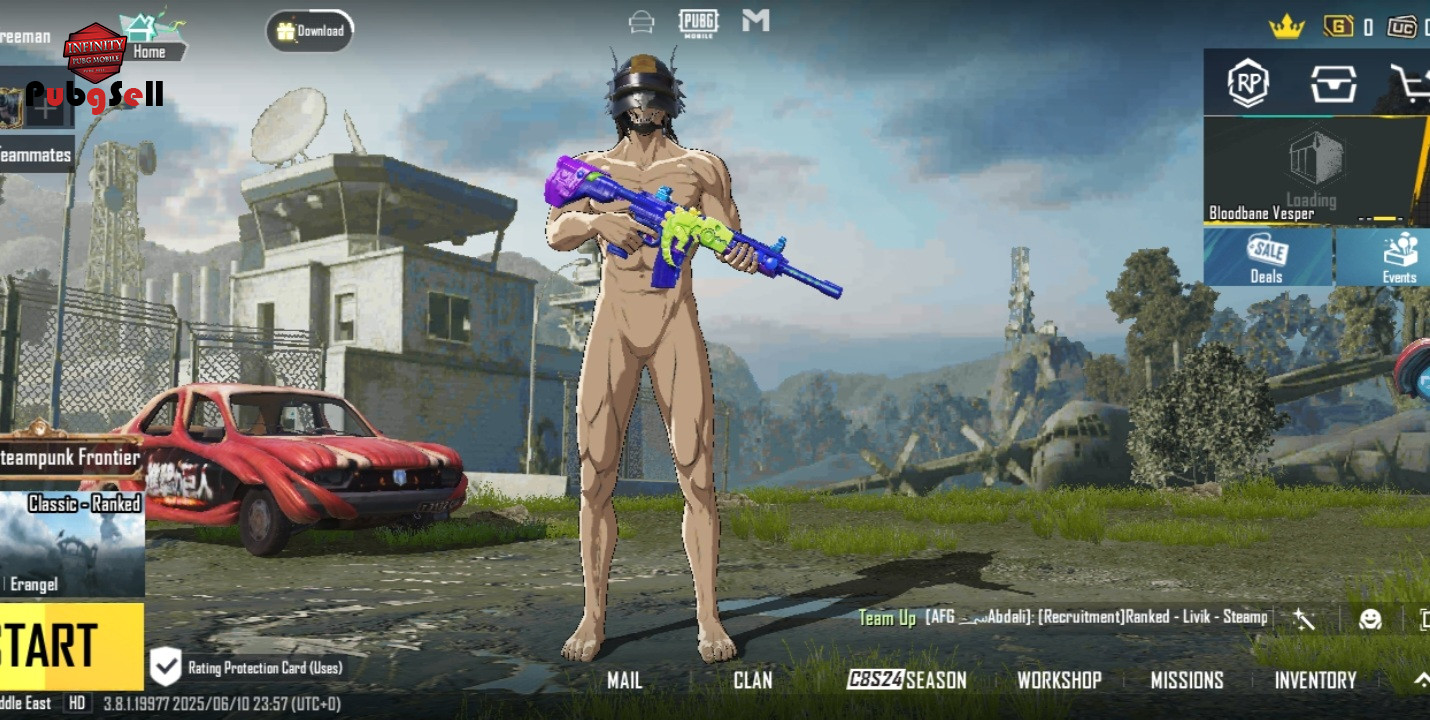Open the RP Royale Pass icon
The image size is (1430, 720).
click(x=1248, y=83)
